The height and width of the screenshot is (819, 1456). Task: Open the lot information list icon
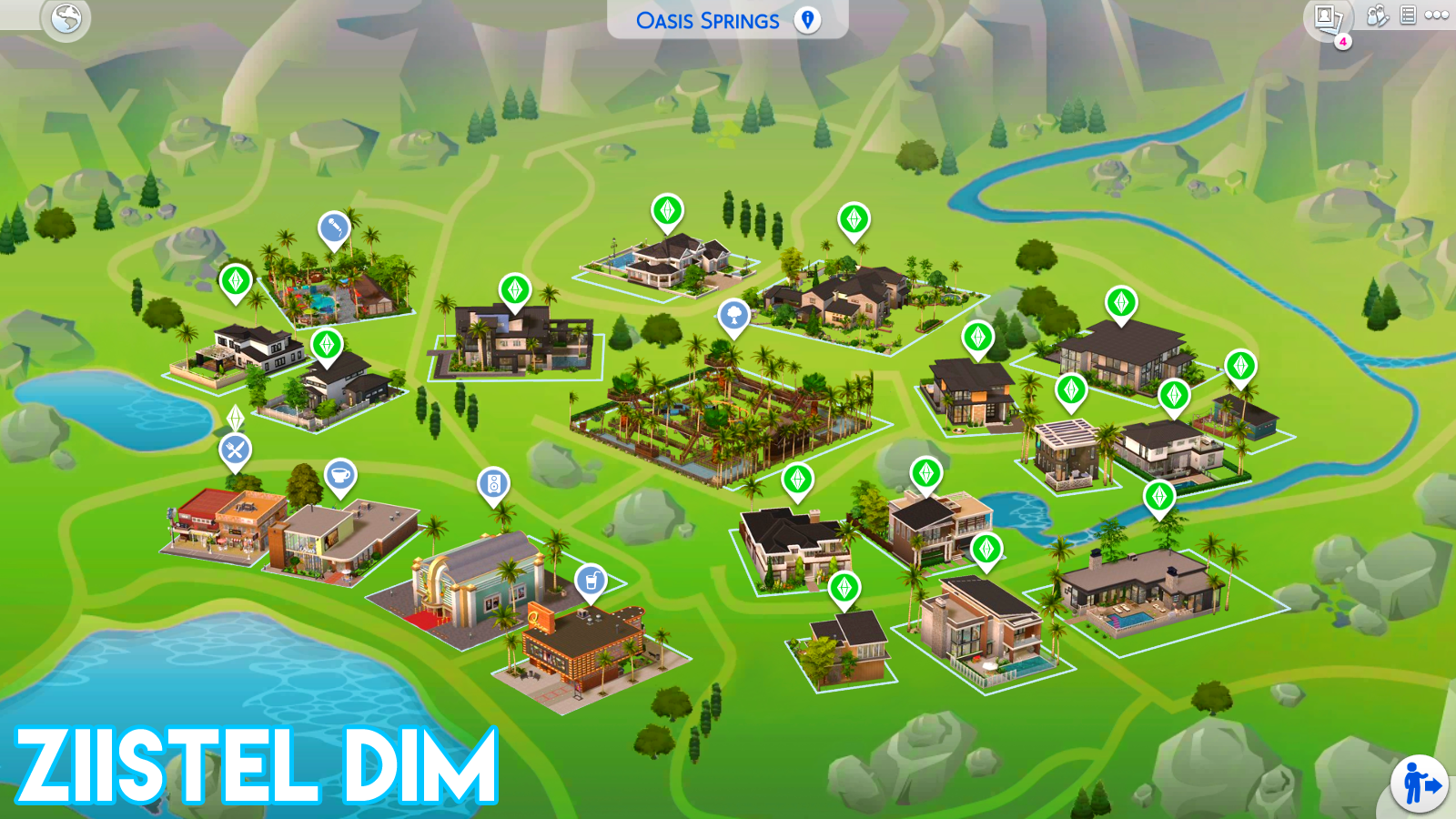click(1406, 15)
